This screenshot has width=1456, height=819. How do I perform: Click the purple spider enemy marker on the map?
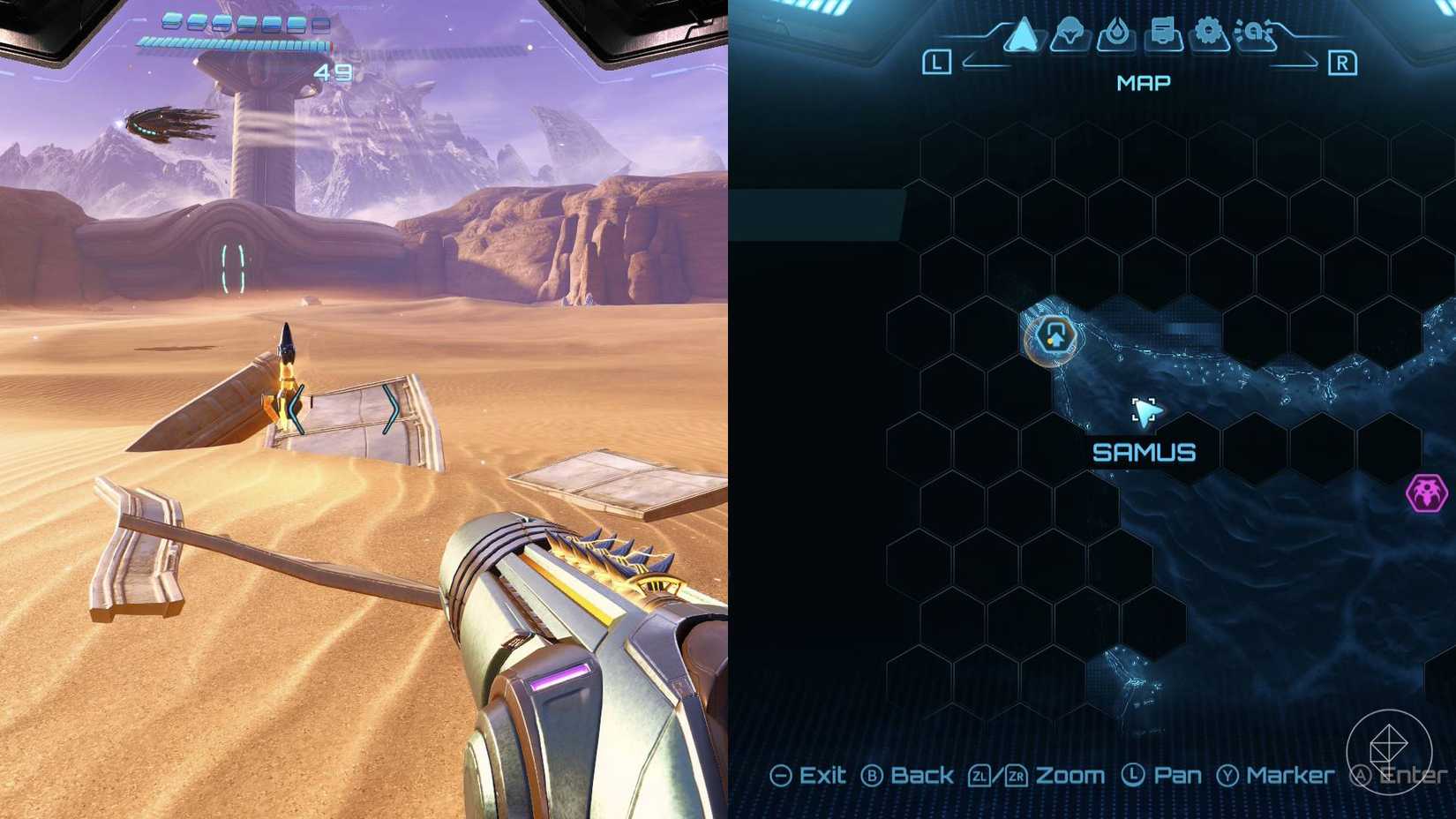pos(1427,495)
